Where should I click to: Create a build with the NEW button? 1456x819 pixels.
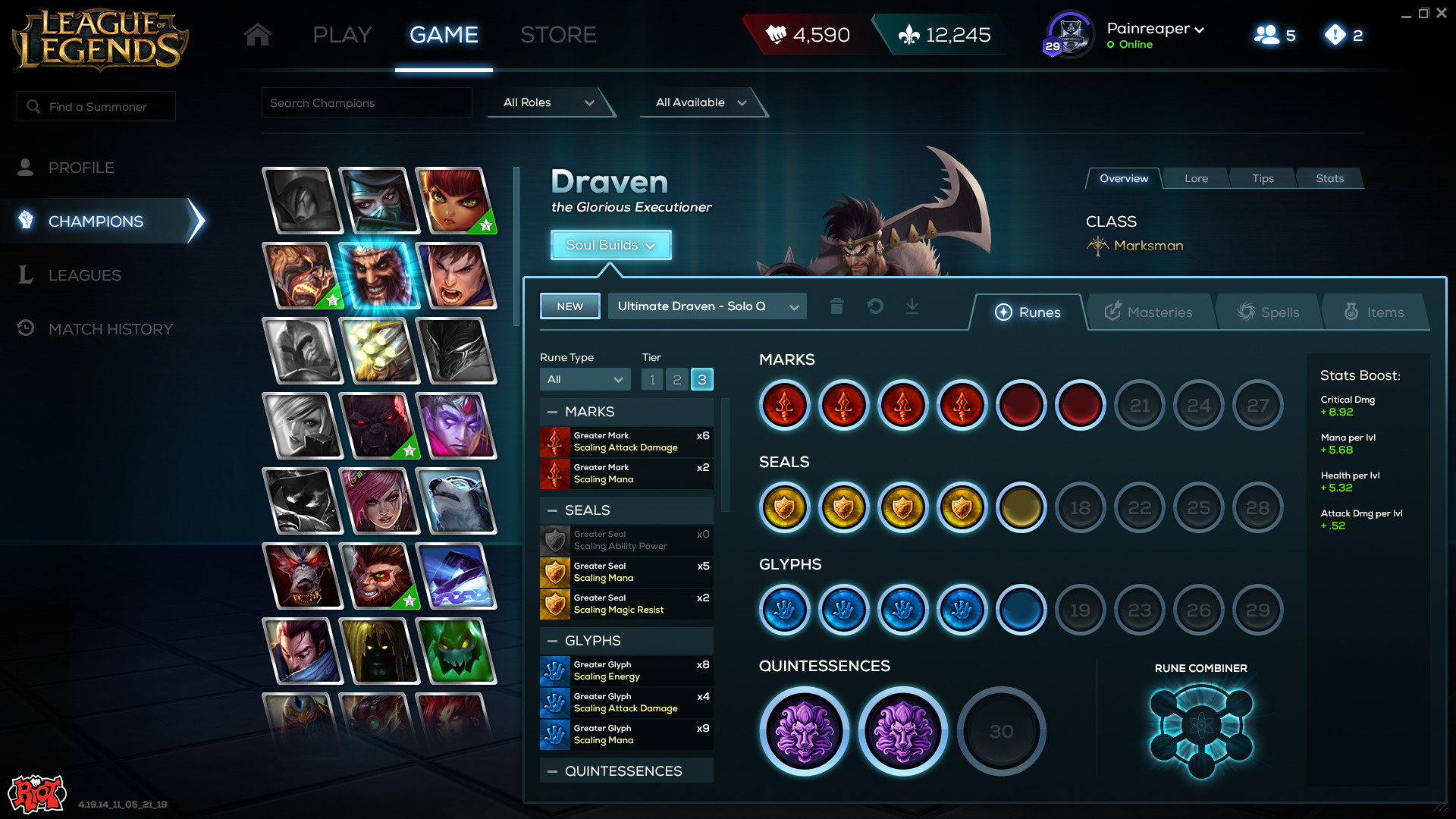click(570, 306)
